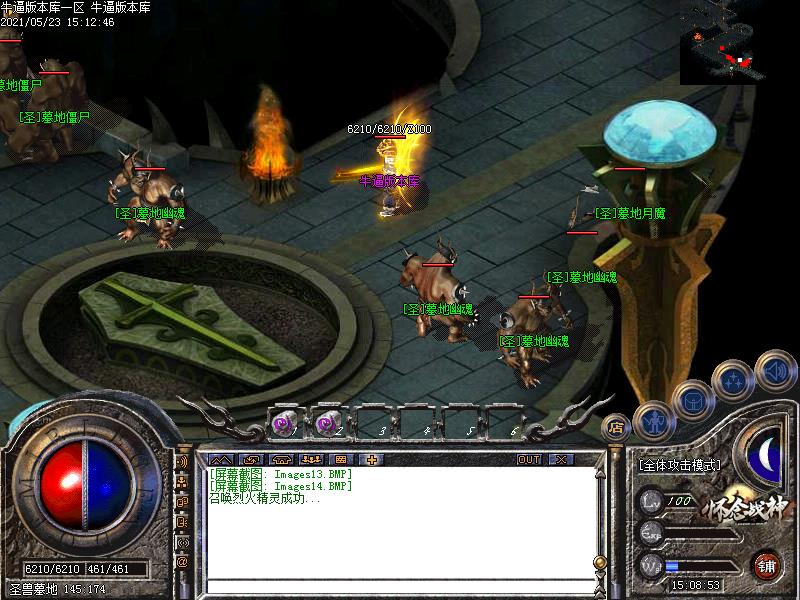Toggle the @ private chat channel icon
The width and height of the screenshot is (800, 600).
point(183,563)
